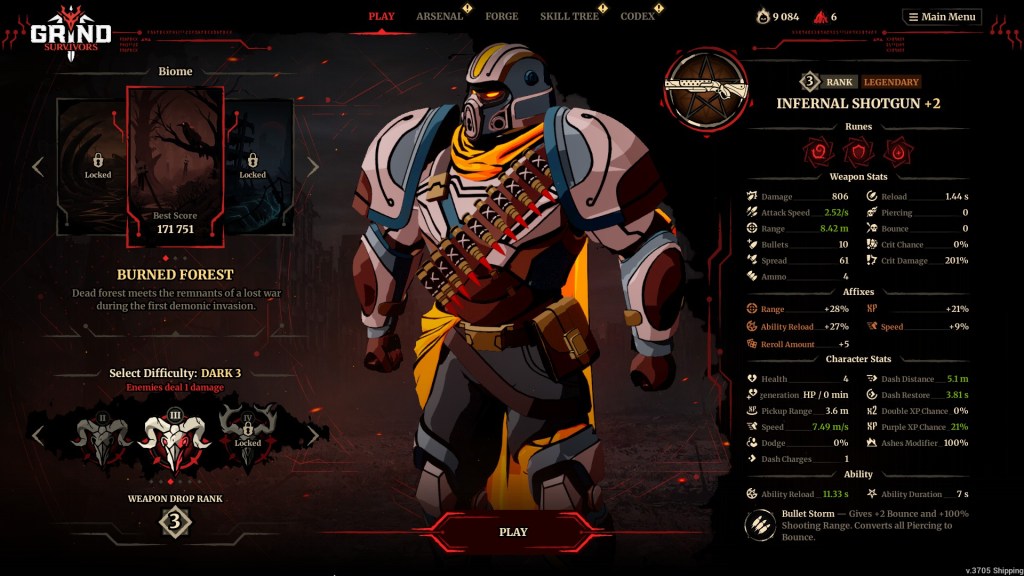Choose Dark II difficulty skull
This screenshot has width=1024, height=576.
coord(102,437)
